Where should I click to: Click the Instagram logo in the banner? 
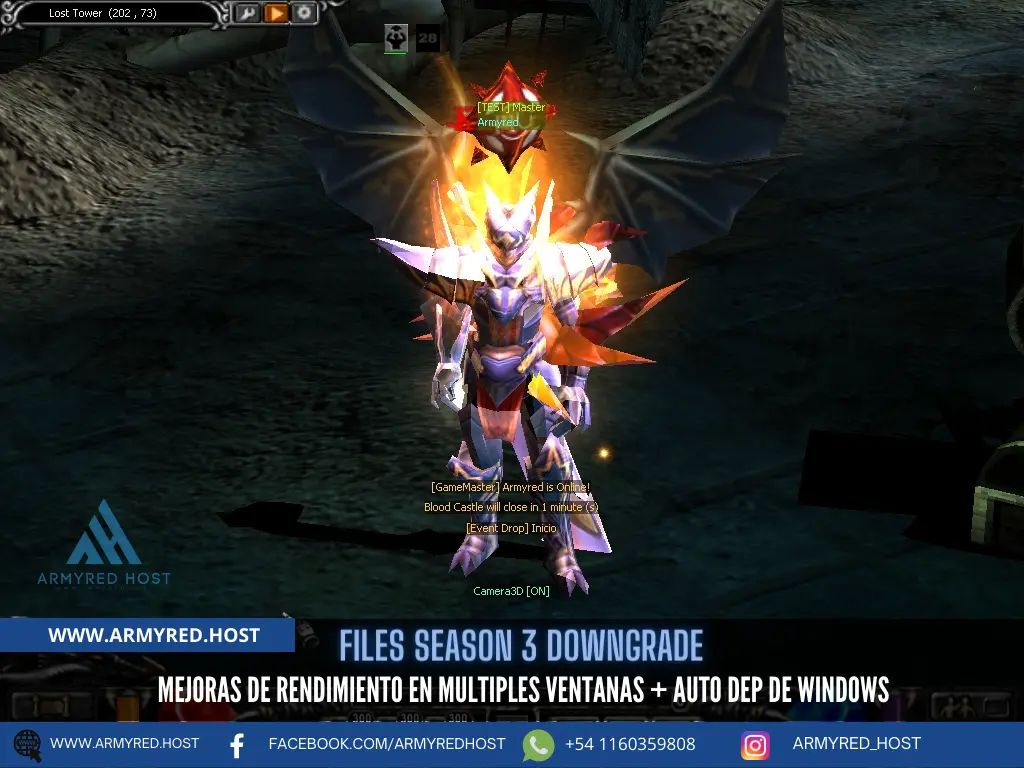755,745
